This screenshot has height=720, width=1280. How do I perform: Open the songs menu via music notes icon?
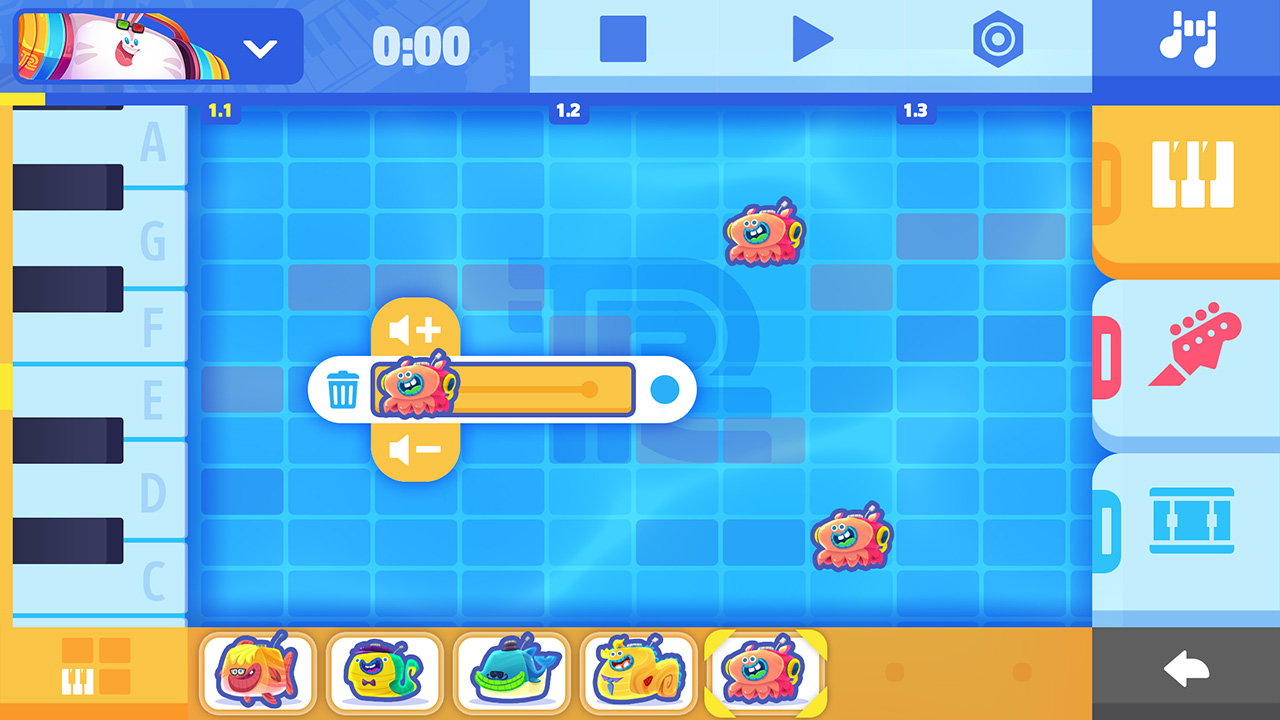(1190, 40)
